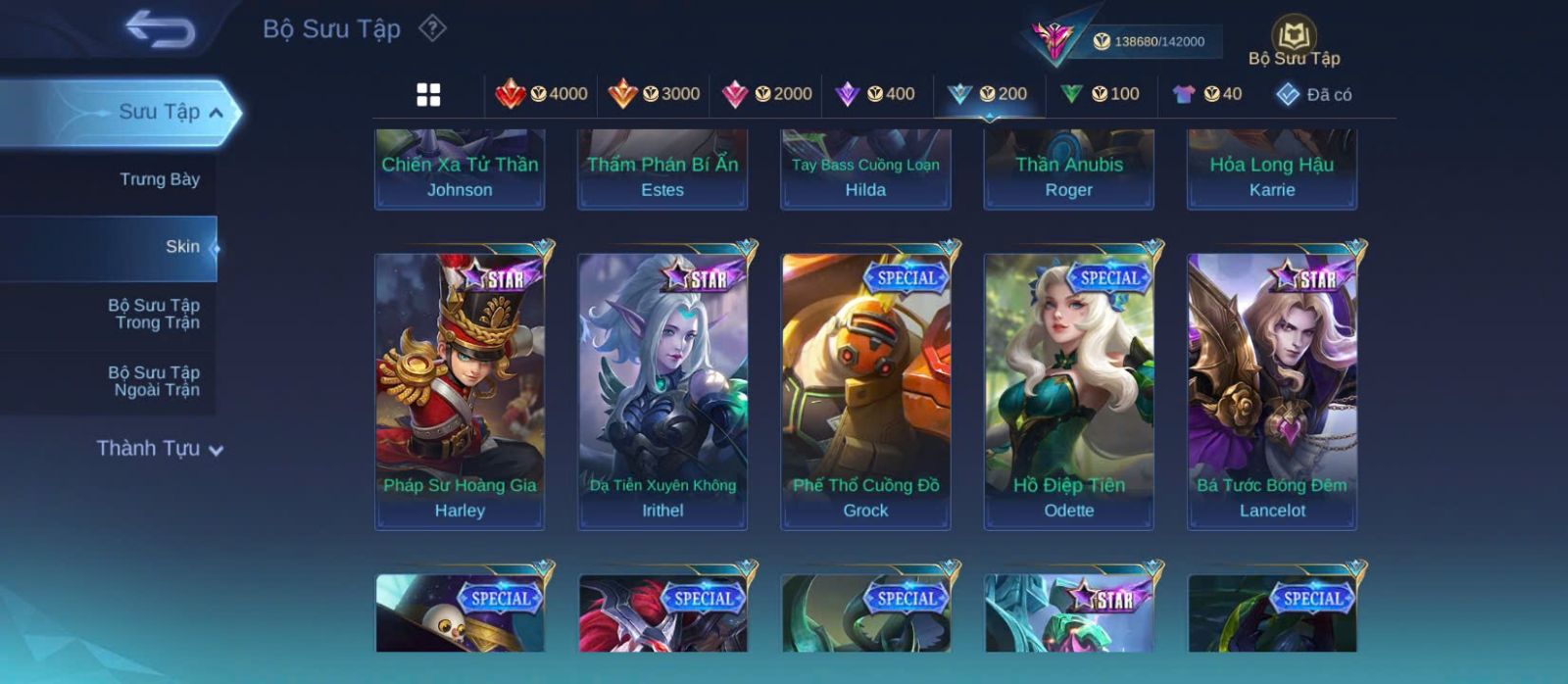Switch to the 3000 points tier tab
Viewport: 1568px width, 684px height.
[654, 94]
